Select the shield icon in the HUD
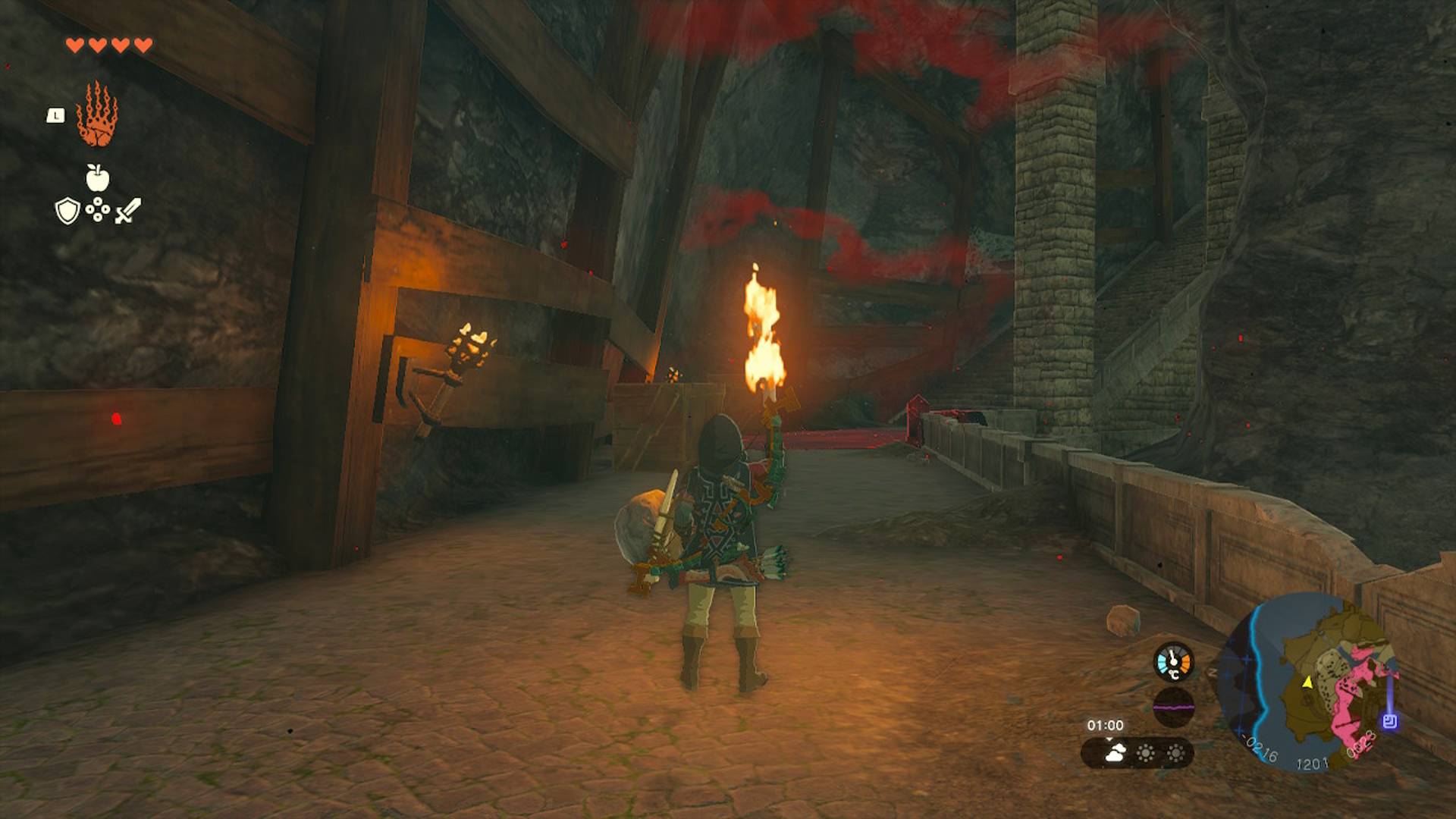The width and height of the screenshot is (1456, 819). [x=67, y=210]
